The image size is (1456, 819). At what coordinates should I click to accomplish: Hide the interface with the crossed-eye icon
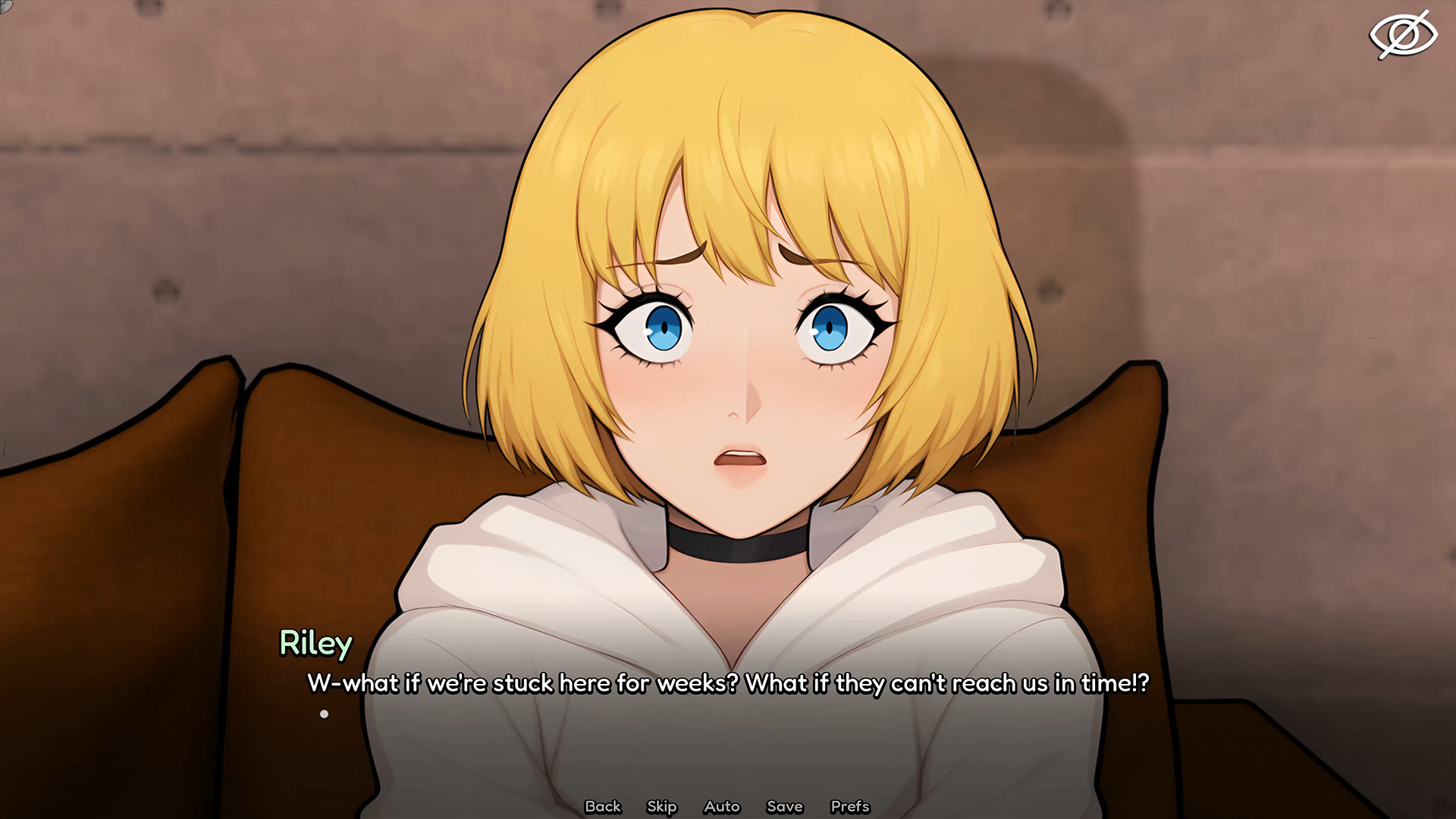click(x=1403, y=35)
